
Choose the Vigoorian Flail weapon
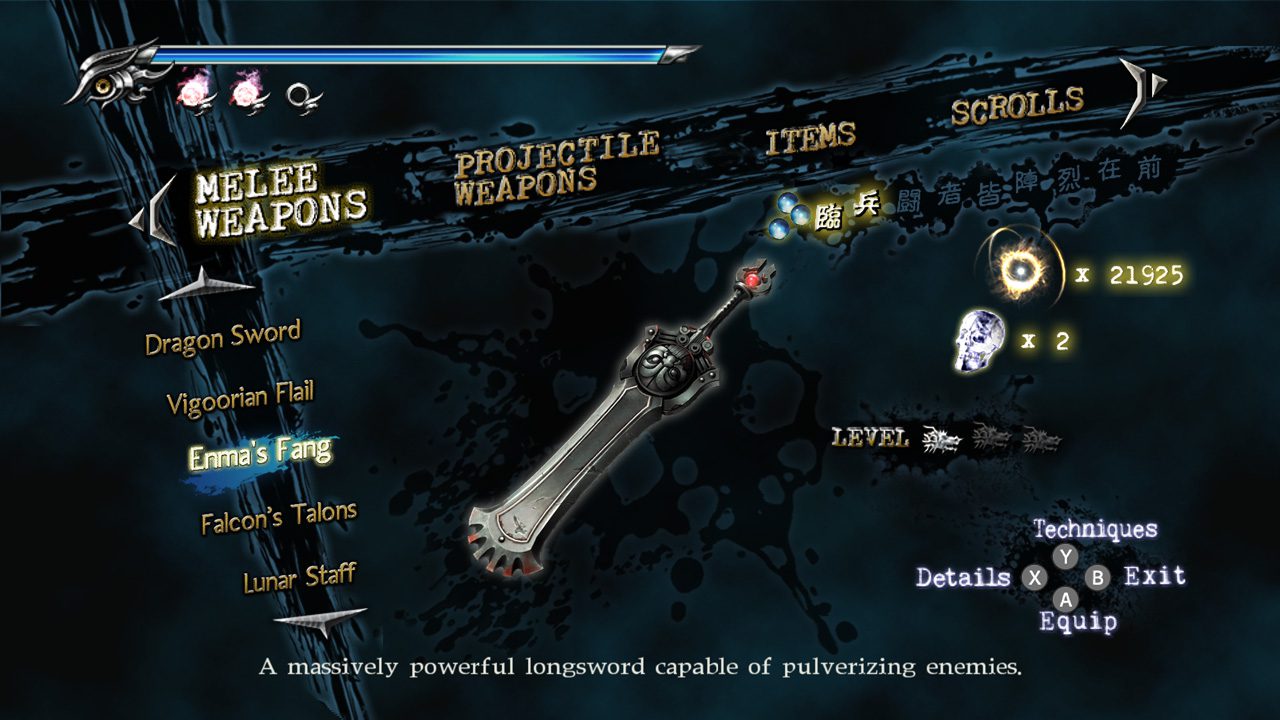[x=240, y=397]
